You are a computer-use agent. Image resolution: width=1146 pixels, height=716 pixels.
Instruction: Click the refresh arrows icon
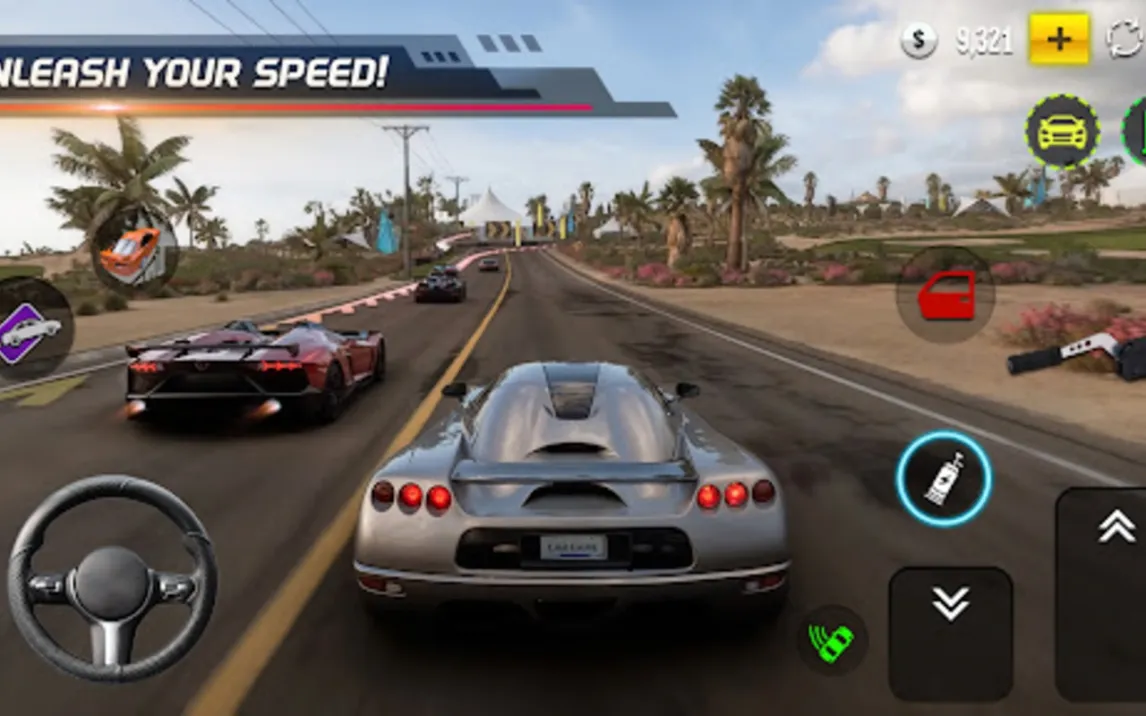[1126, 40]
